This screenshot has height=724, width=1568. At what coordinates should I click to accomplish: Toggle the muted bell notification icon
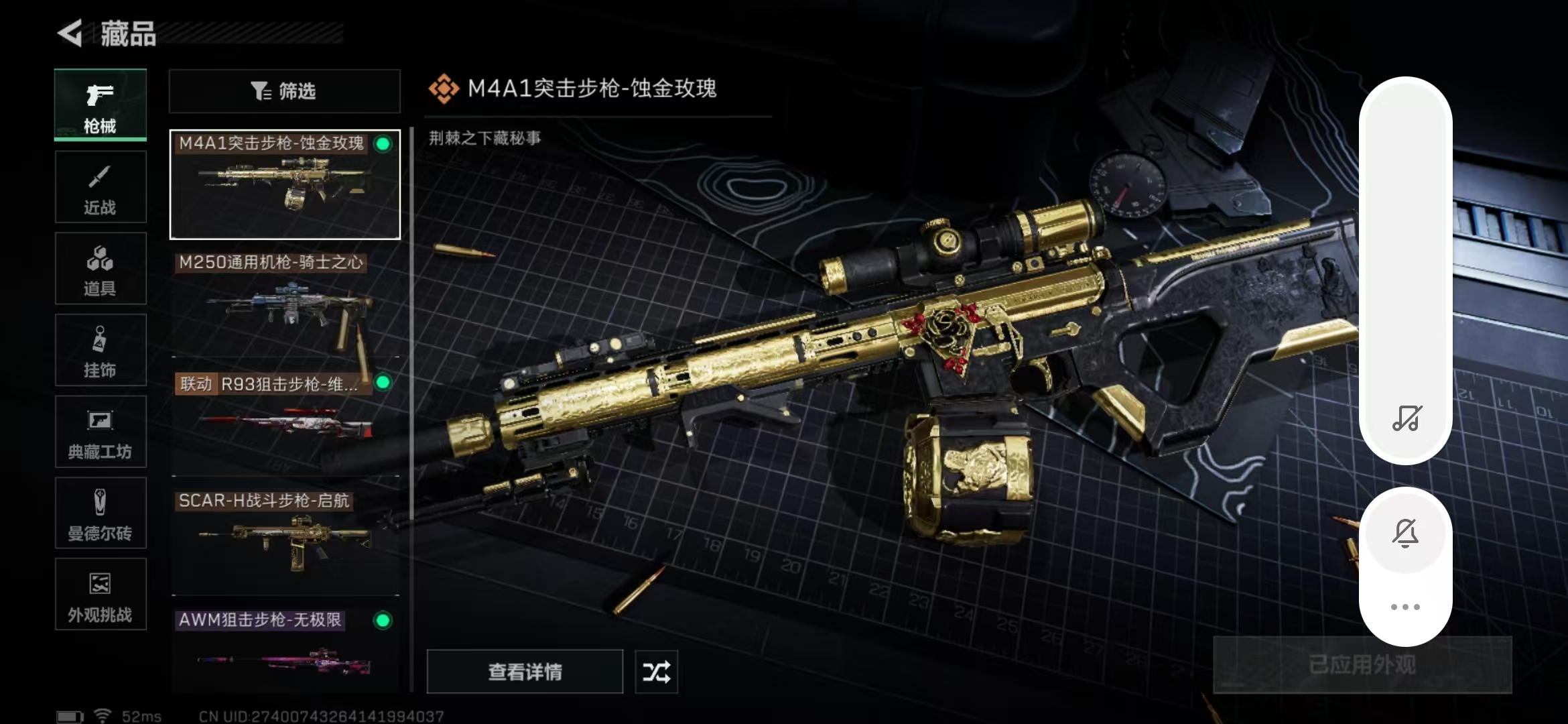(1406, 534)
